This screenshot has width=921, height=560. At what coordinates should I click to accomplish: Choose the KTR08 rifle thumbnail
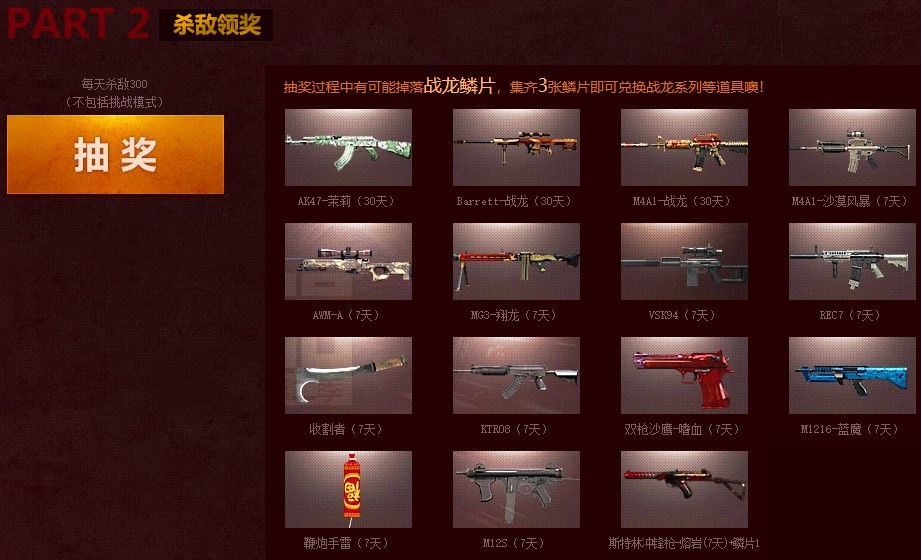[x=516, y=375]
